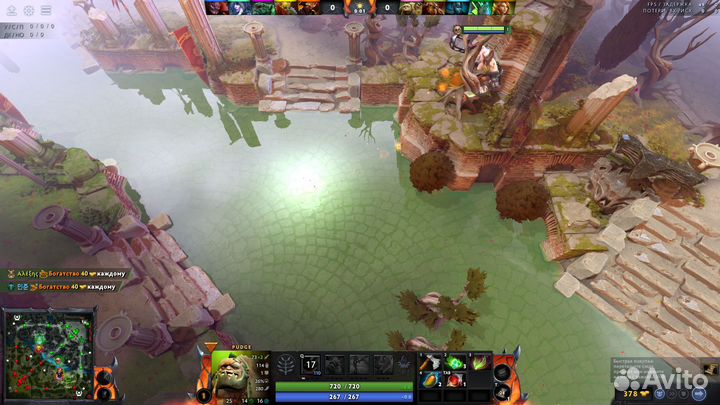Viewport: 720px width, 405px height.
Task: Select the Quelling Blade axe item slot
Action: [x=429, y=362]
